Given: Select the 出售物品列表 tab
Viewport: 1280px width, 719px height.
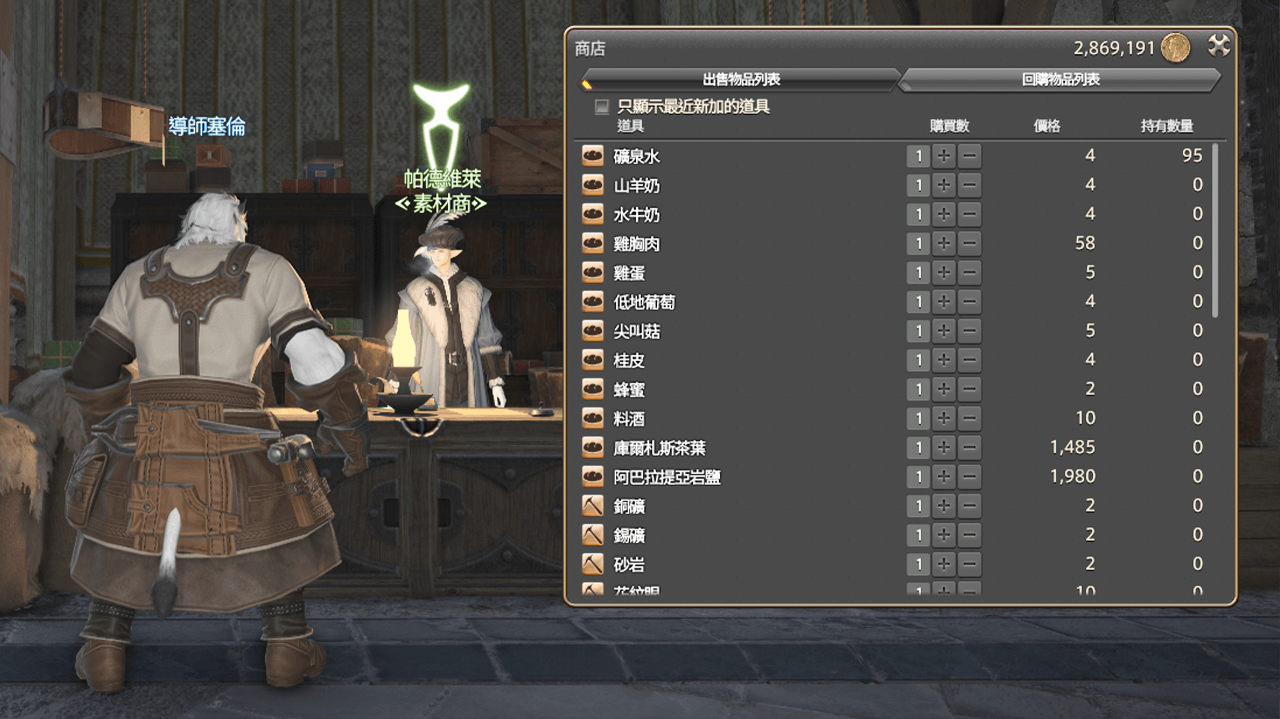Looking at the screenshot, I should pos(741,80).
